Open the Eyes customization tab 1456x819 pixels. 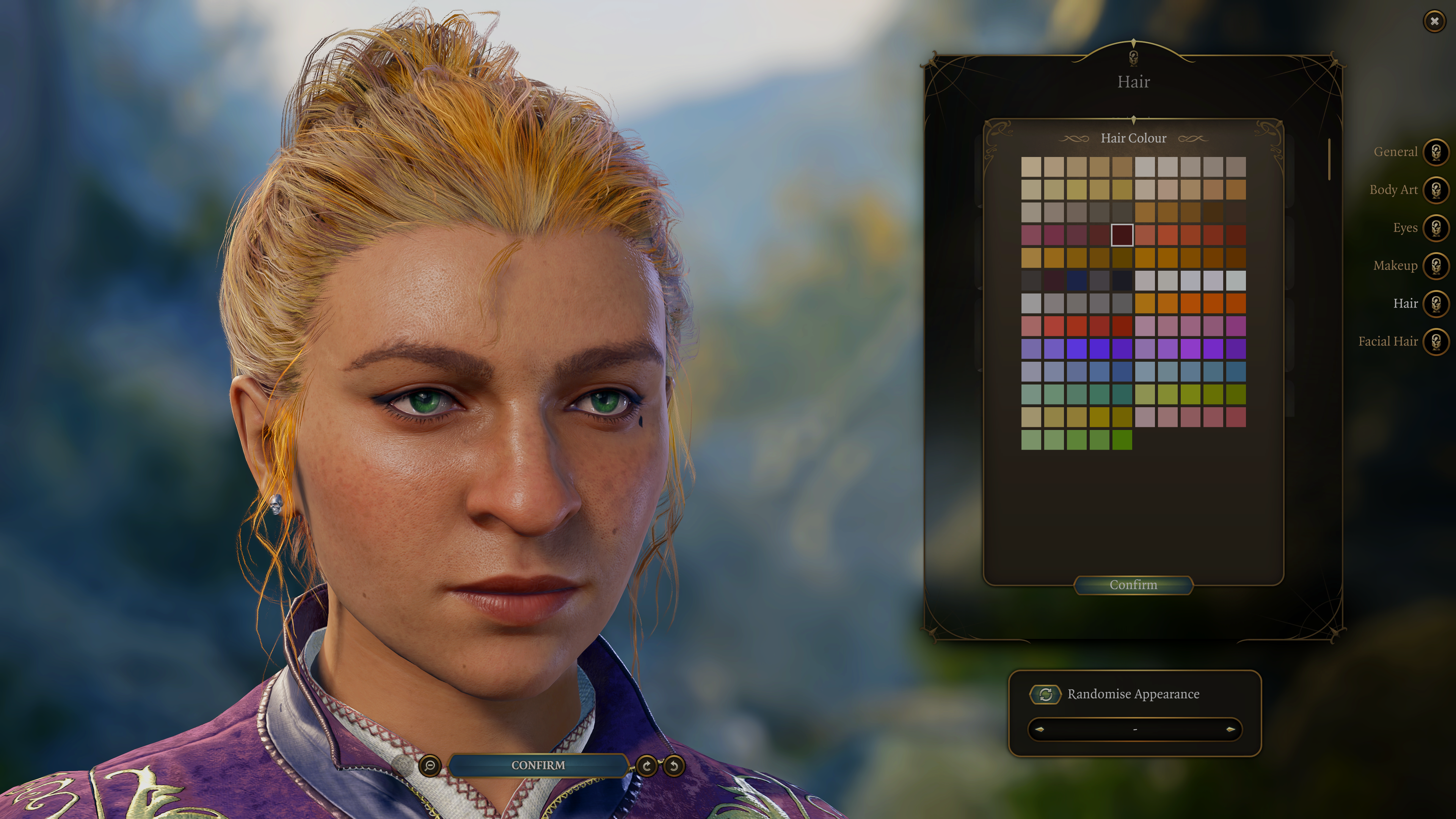(x=1436, y=228)
